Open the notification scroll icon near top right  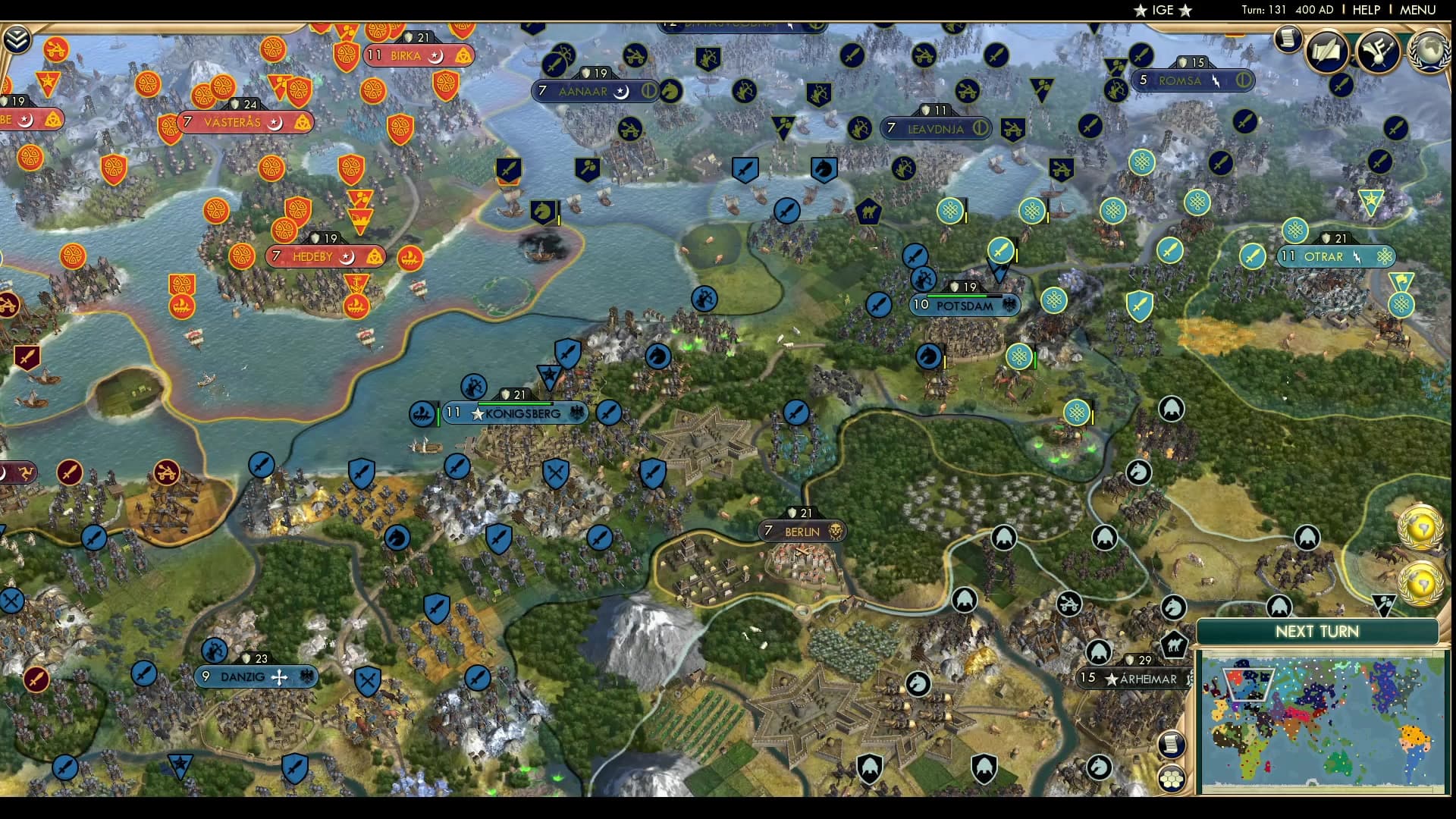1287,39
